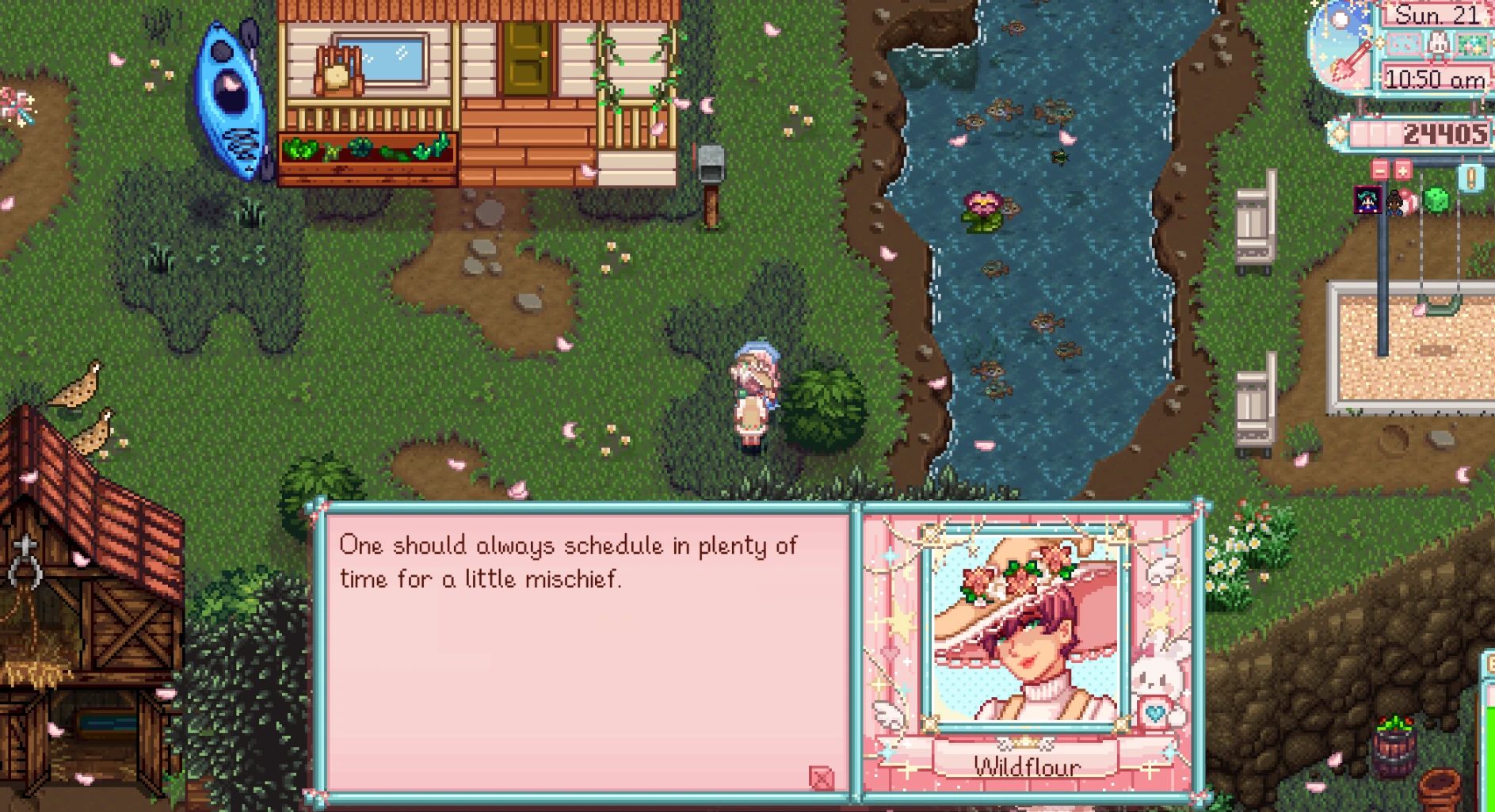
Task: Click the sparkle star on the money bar
Action: click(1338, 134)
